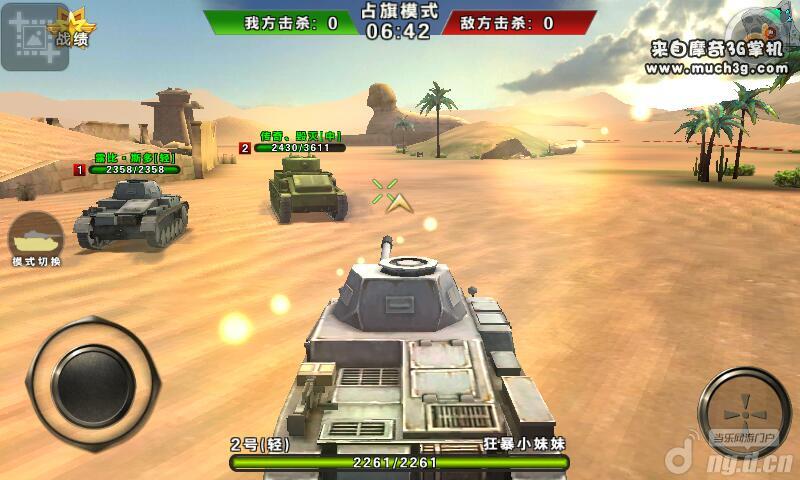Image resolution: width=800 pixels, height=480 pixels.
Task: Open the 战绩 battle record star badge
Action: tap(72, 28)
